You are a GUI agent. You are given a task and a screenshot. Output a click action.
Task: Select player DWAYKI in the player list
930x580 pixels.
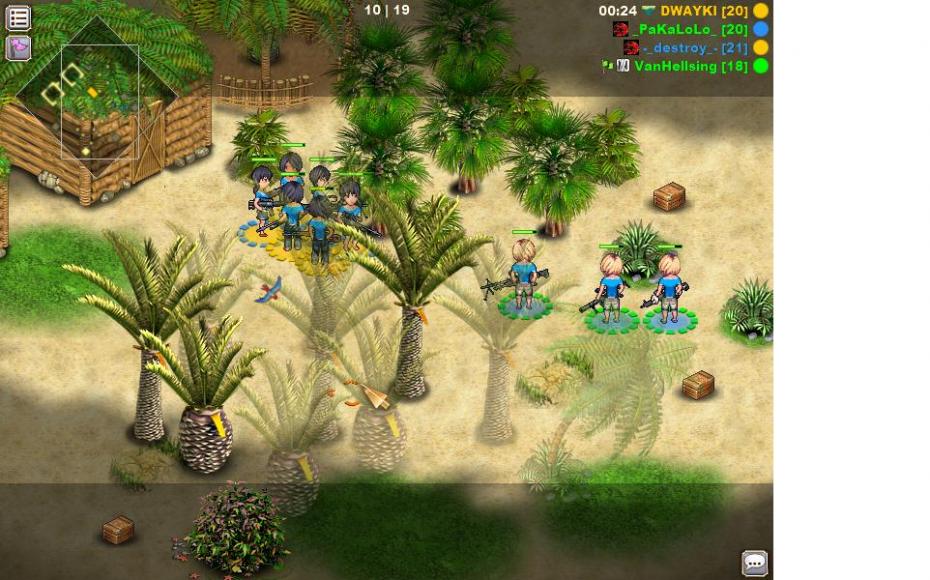click(x=704, y=11)
